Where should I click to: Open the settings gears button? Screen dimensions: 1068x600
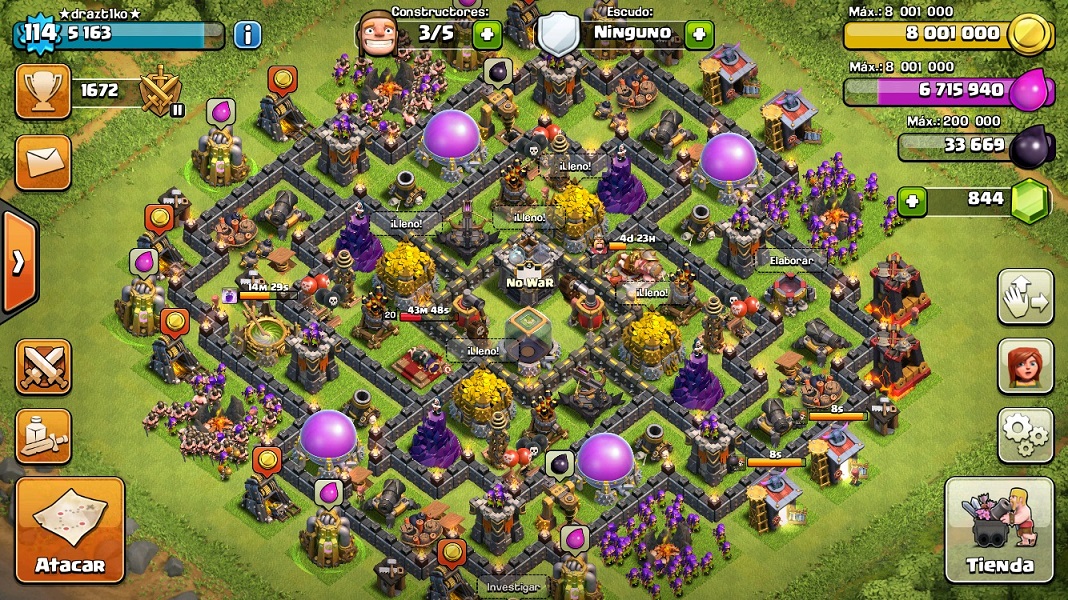coord(1025,435)
